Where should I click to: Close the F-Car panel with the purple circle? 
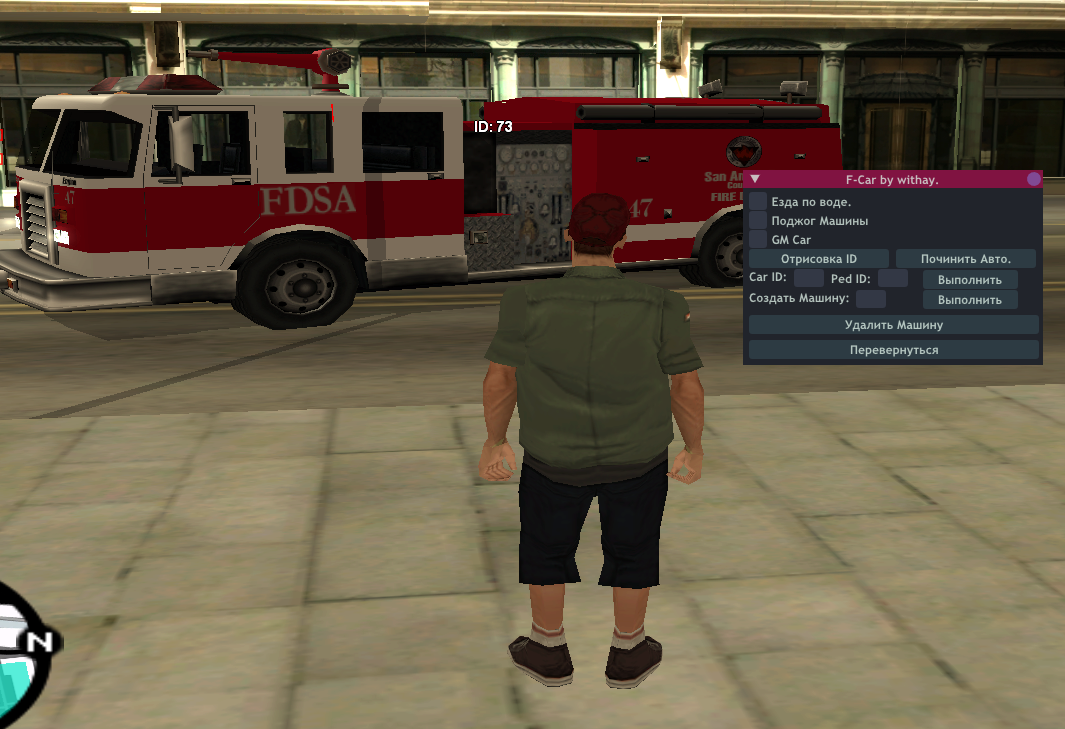(x=1034, y=180)
